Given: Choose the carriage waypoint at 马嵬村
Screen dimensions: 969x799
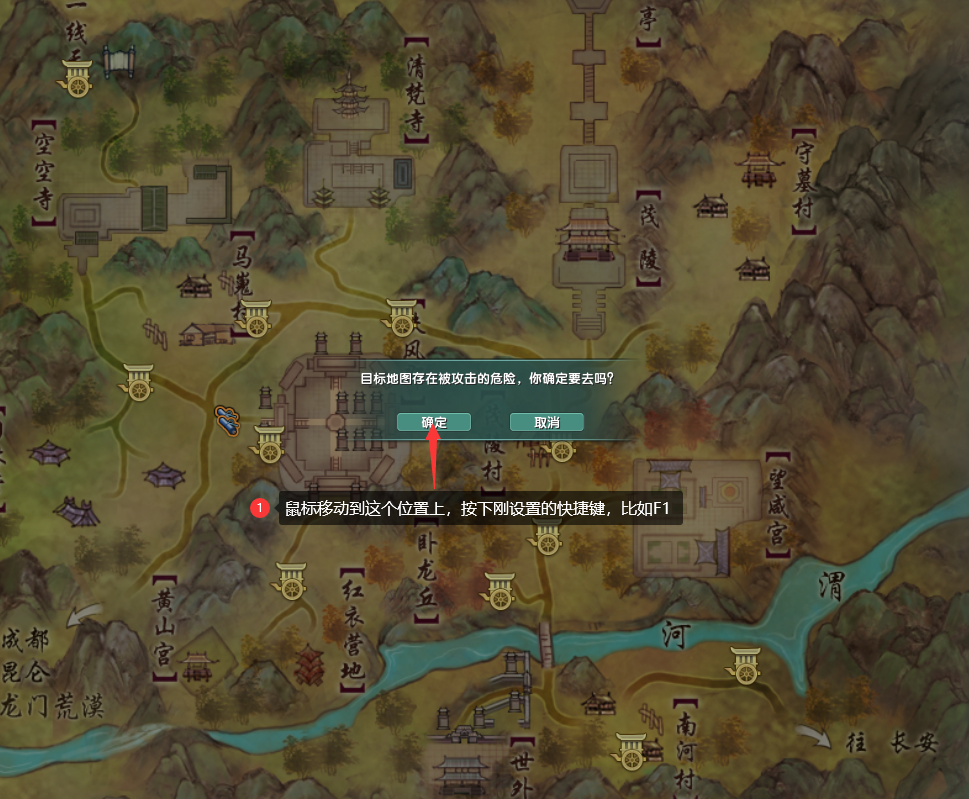Looking at the screenshot, I should click(x=257, y=317).
